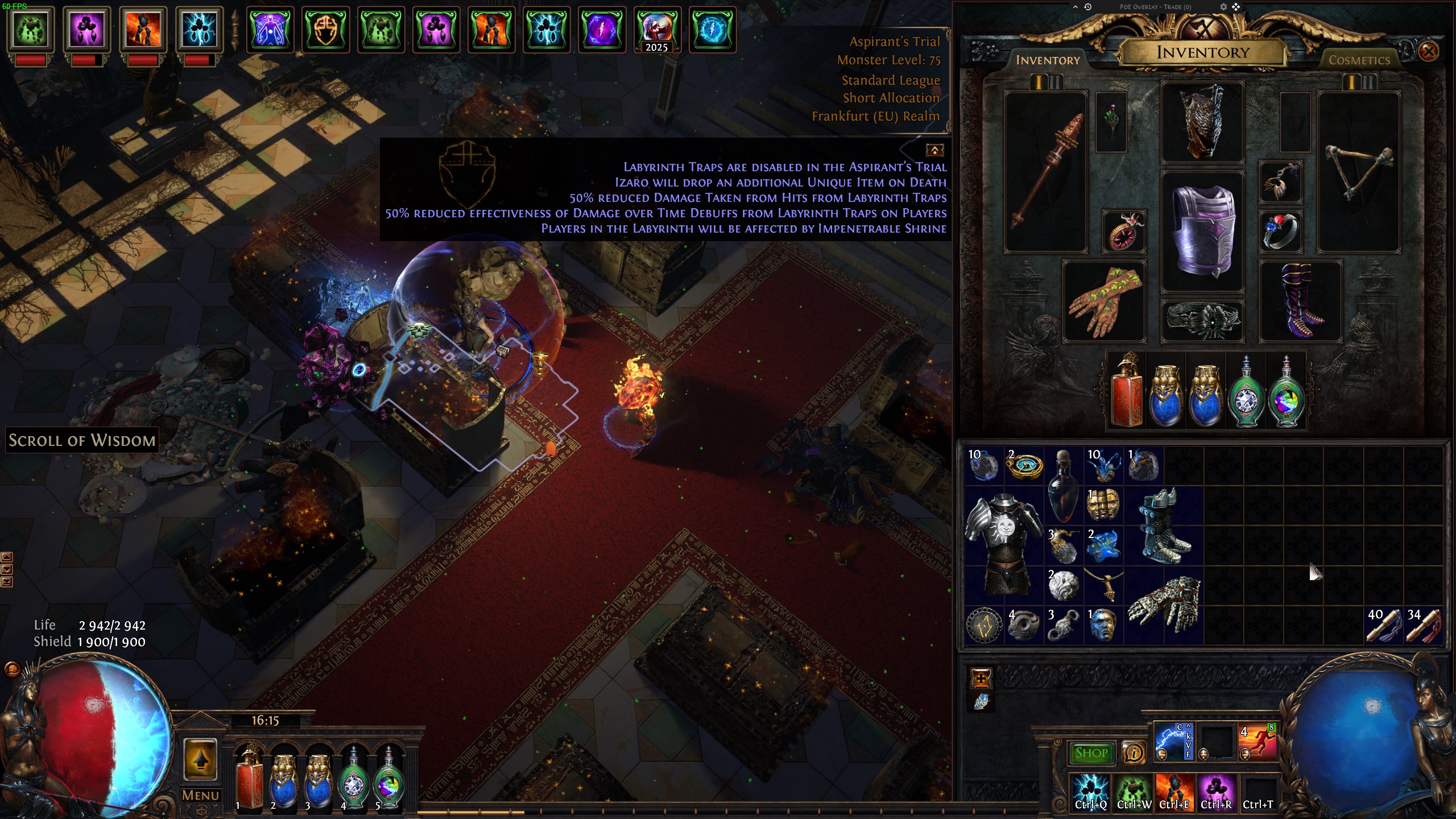
Task: Open the Menu button
Action: 200,795
